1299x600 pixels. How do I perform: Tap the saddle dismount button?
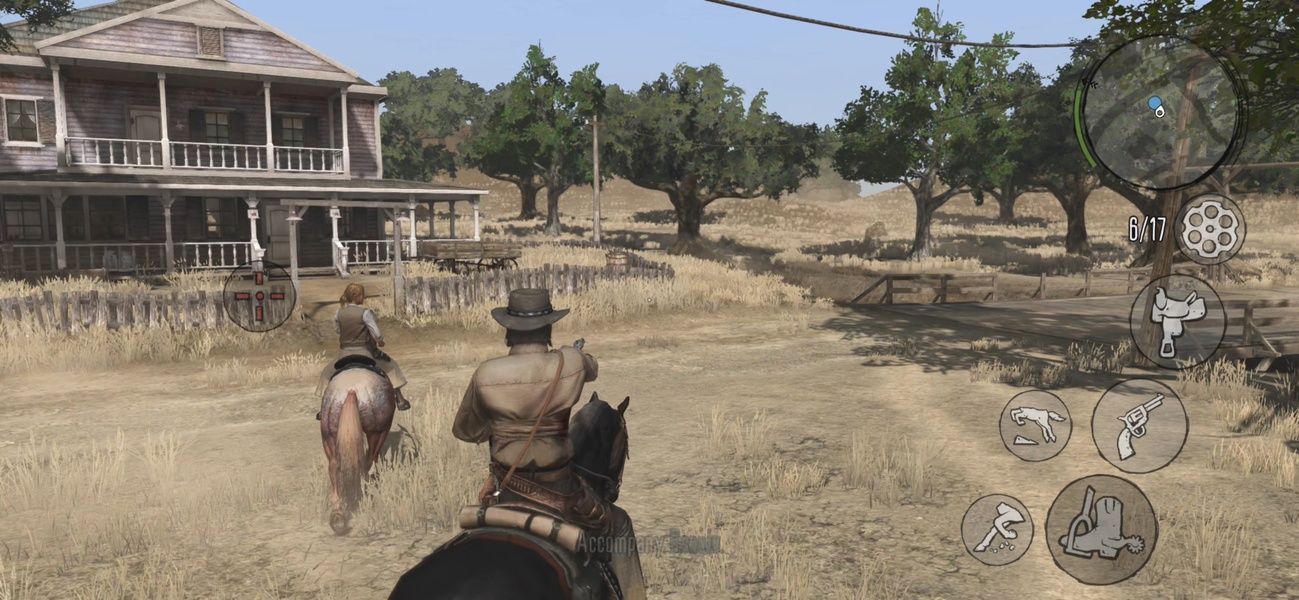(1177, 321)
